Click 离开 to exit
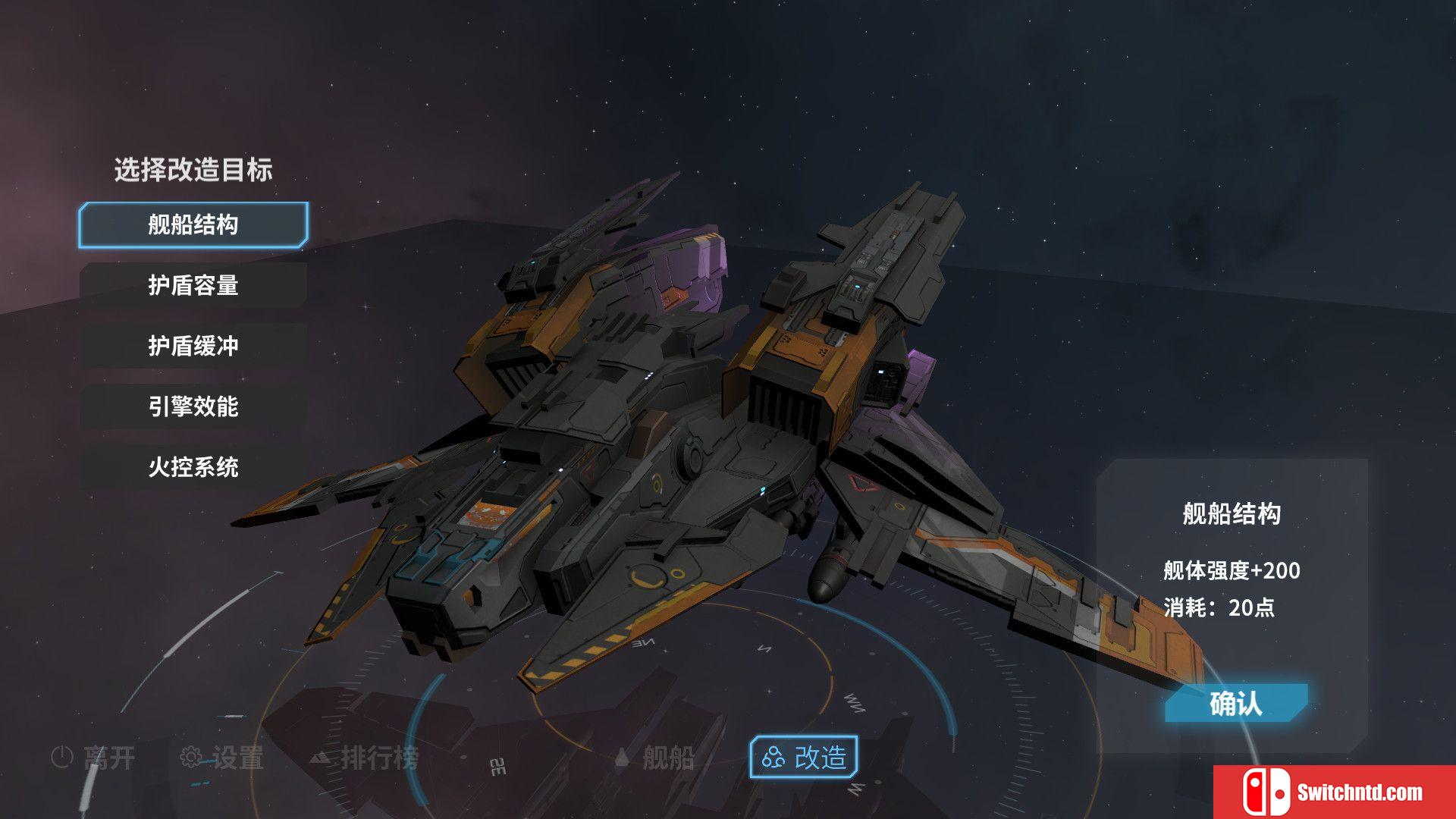Screen dimensions: 1456x819 (93, 757)
